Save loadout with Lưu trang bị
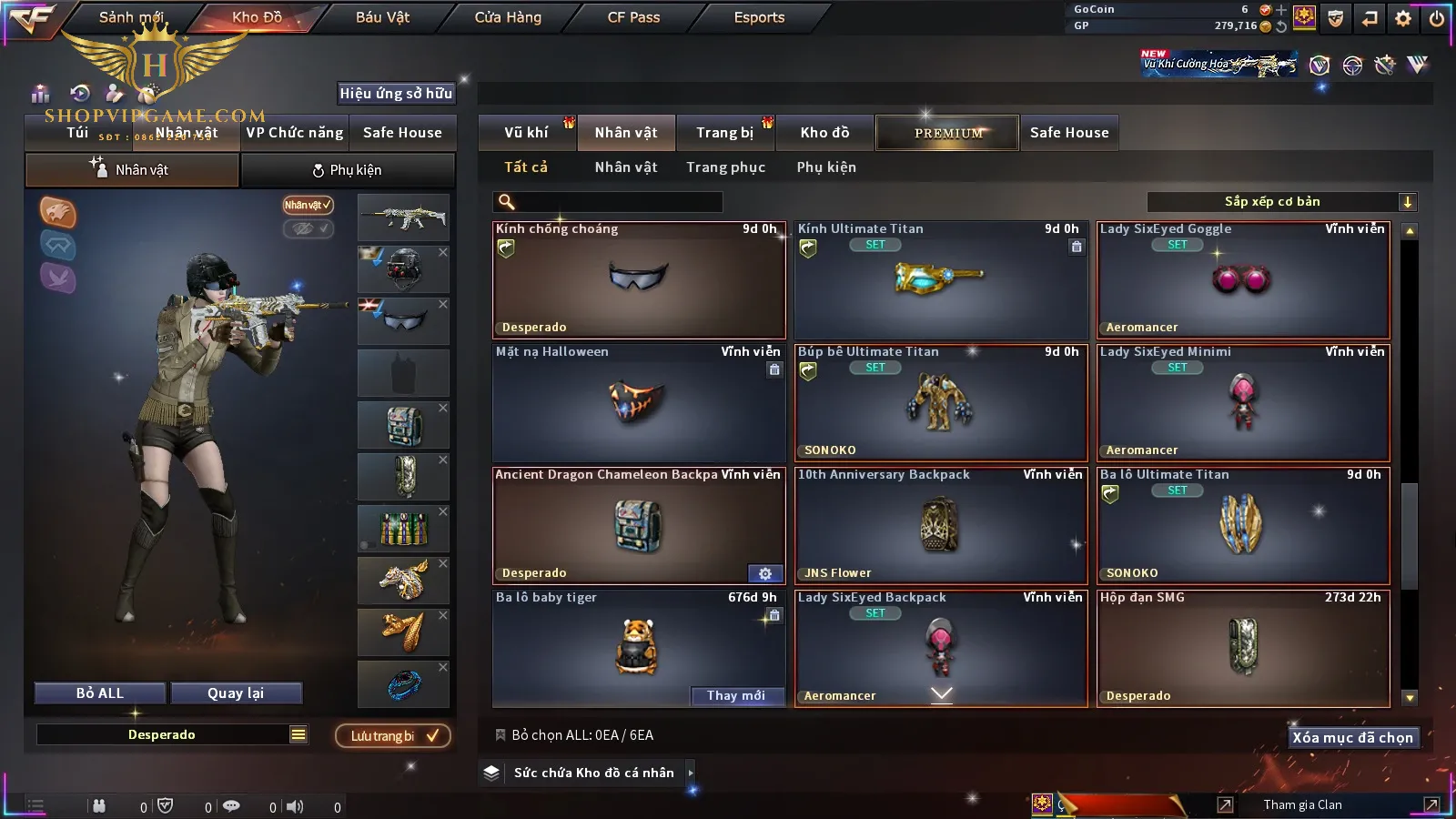Screen dimensions: 1456x819 coord(393,736)
